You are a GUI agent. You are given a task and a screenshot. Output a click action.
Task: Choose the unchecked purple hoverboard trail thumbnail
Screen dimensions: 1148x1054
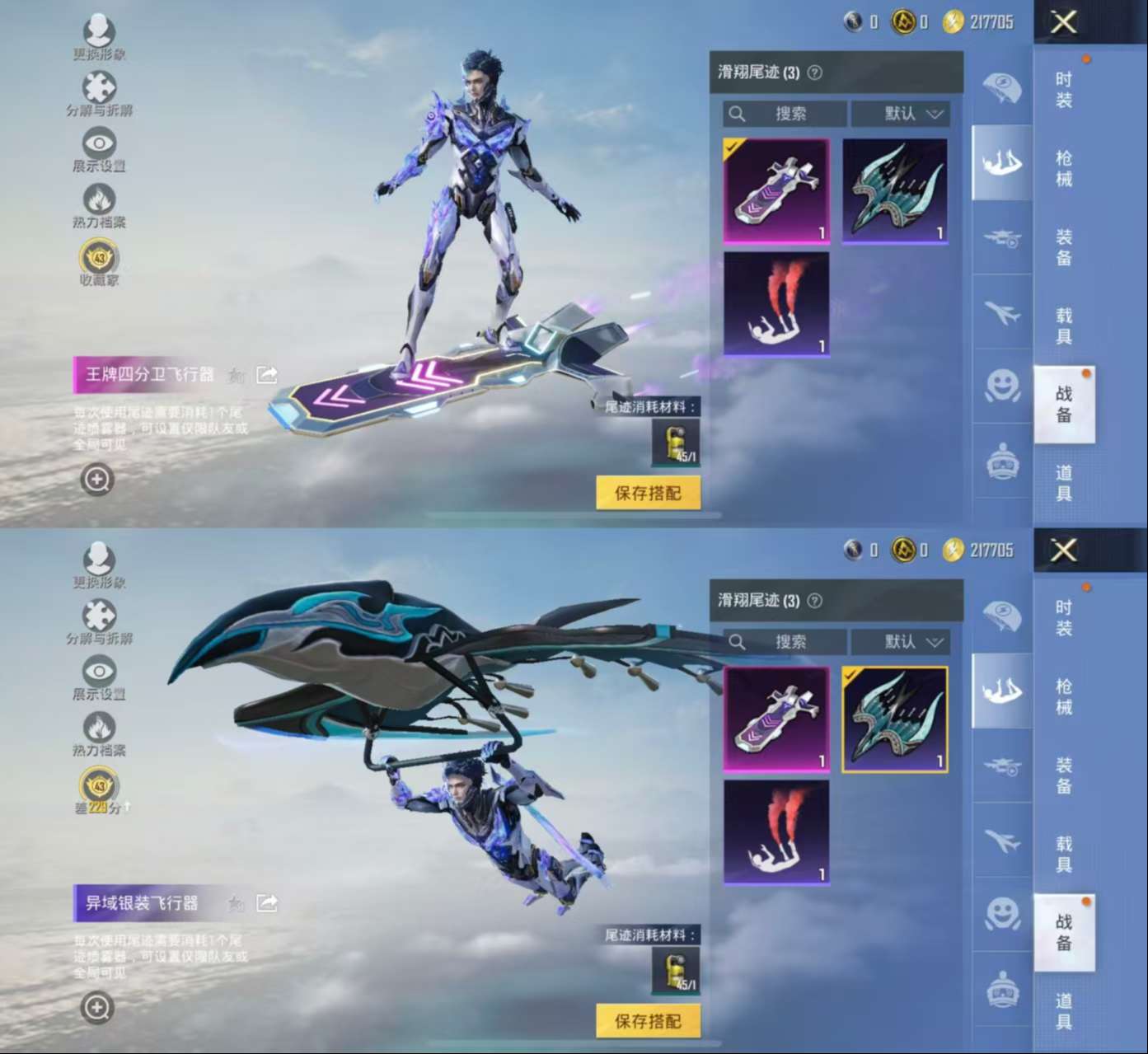click(776, 719)
